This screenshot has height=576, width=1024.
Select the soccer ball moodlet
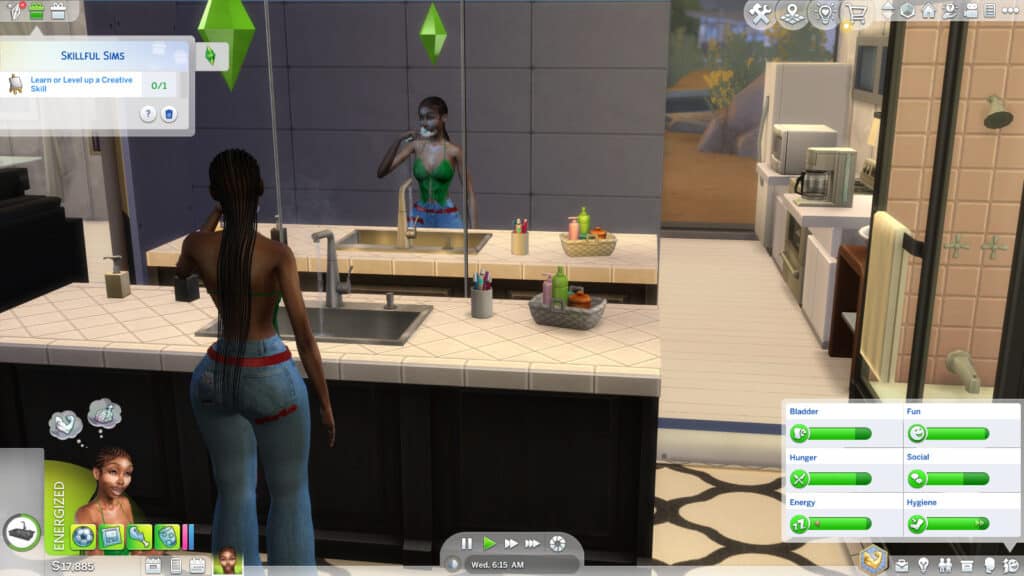coord(83,537)
